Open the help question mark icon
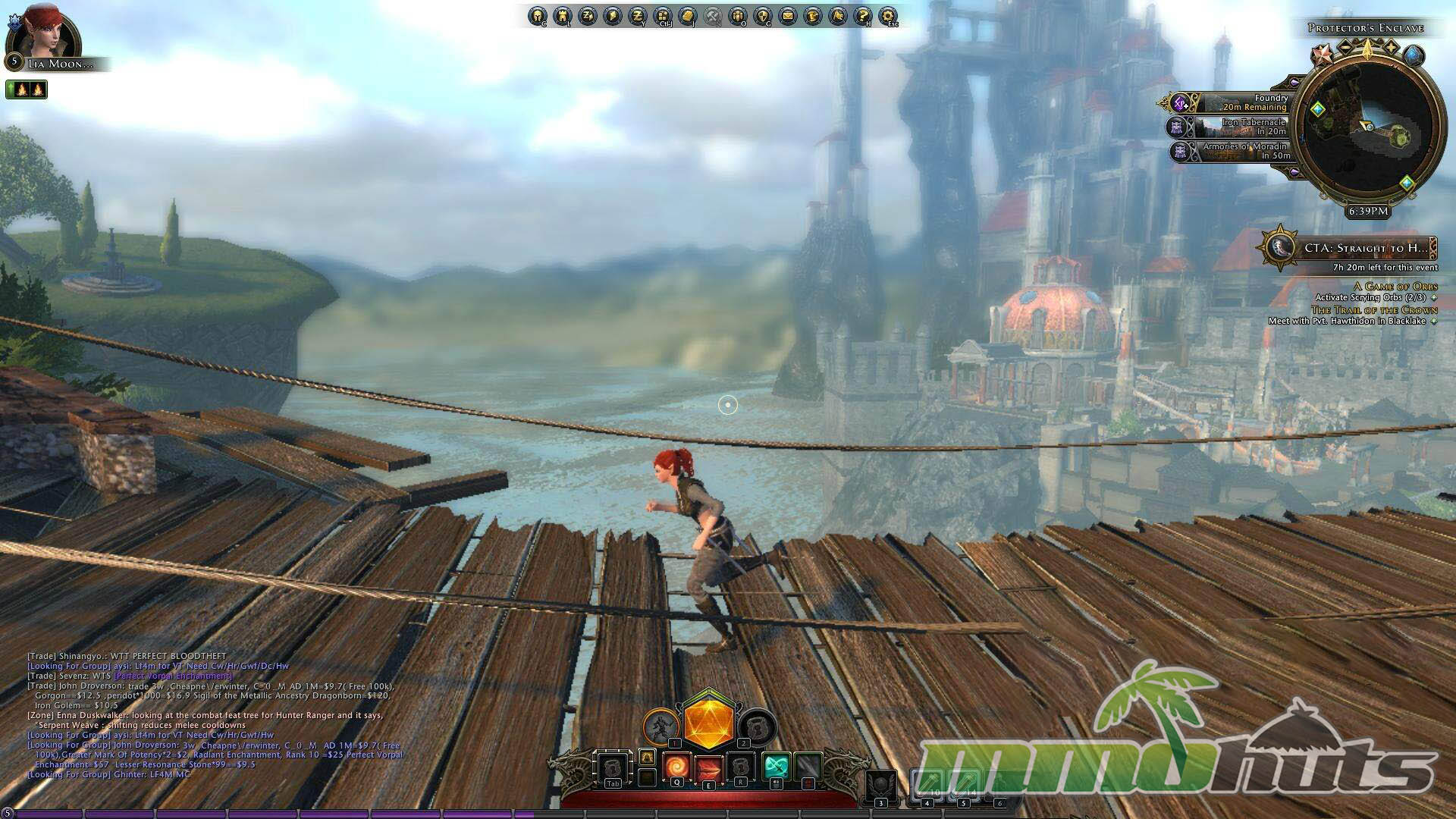This screenshot has height=819, width=1456. click(x=862, y=16)
